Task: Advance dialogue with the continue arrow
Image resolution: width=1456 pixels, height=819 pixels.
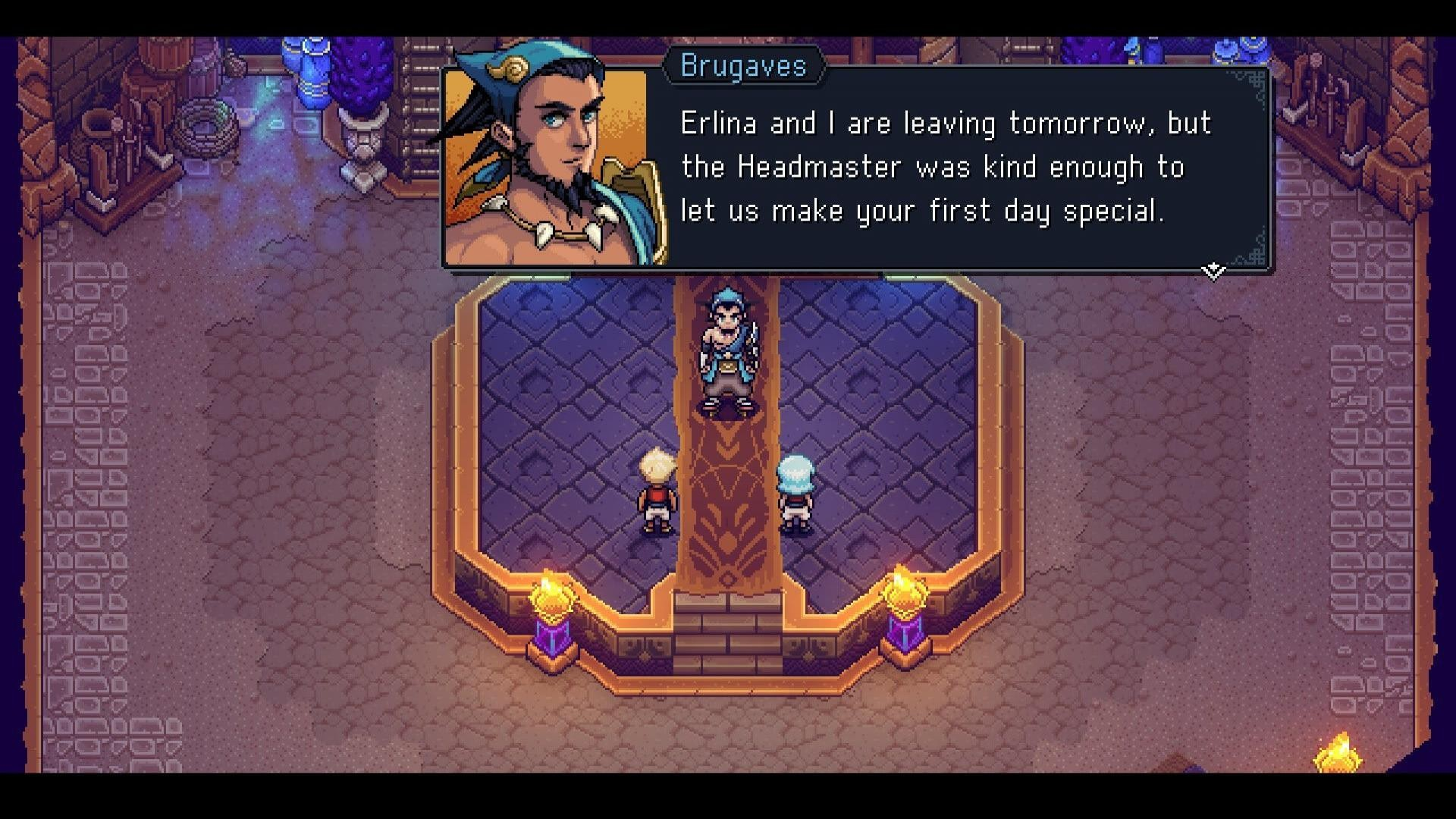Action: [1213, 271]
